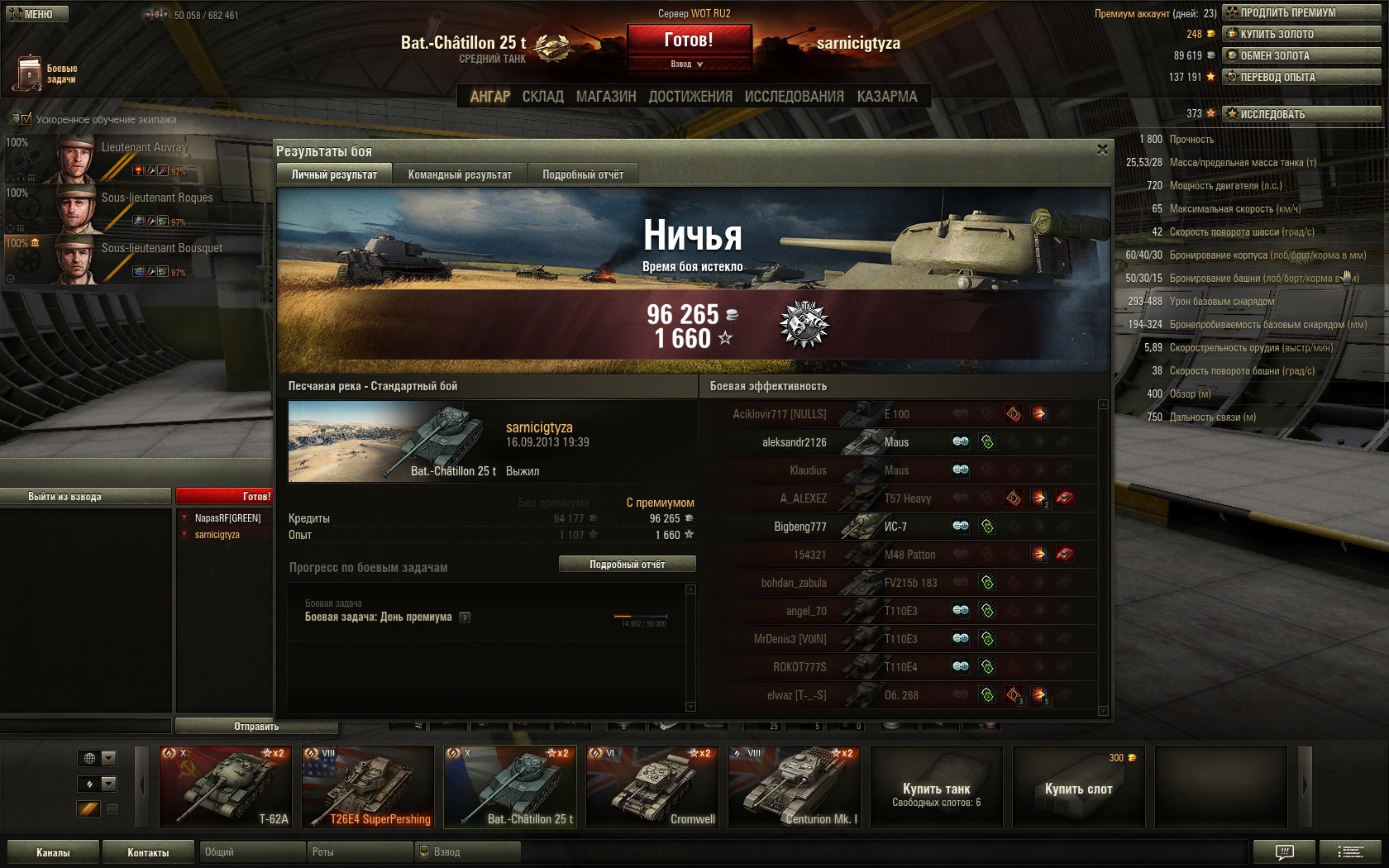This screenshot has height=868, width=1389.
Task: Click the КУПИТЬ ЗОЛОТО button
Action: (1301, 34)
